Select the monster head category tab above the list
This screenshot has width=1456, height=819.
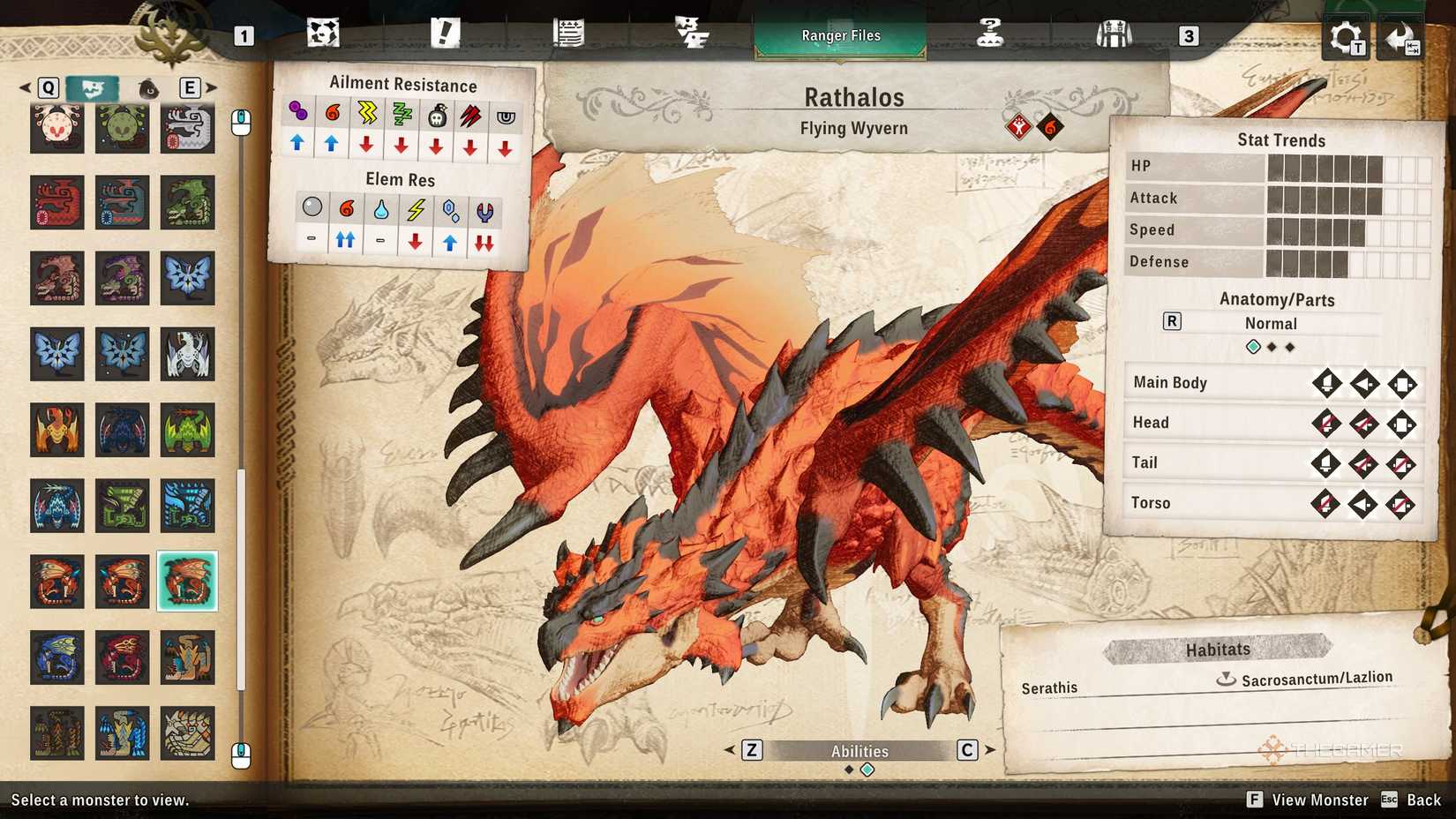coord(91,87)
